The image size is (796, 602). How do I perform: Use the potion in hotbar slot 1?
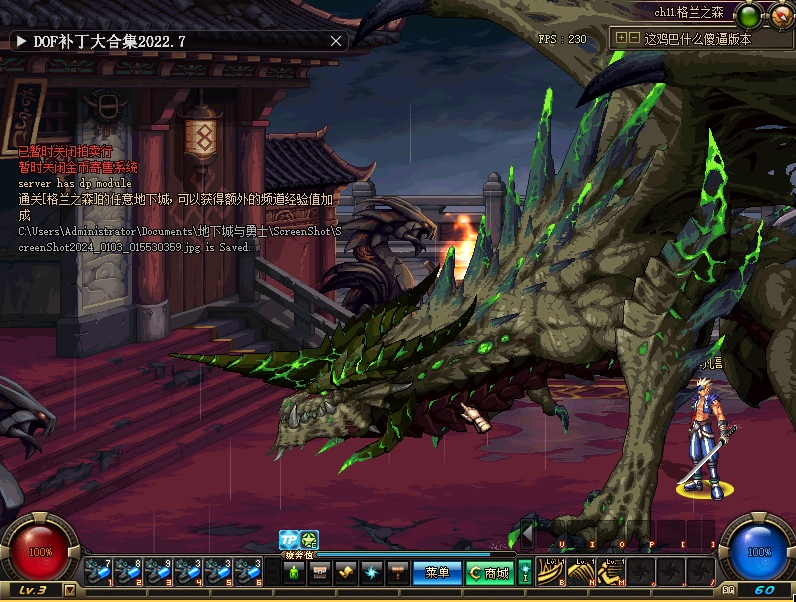[98, 572]
